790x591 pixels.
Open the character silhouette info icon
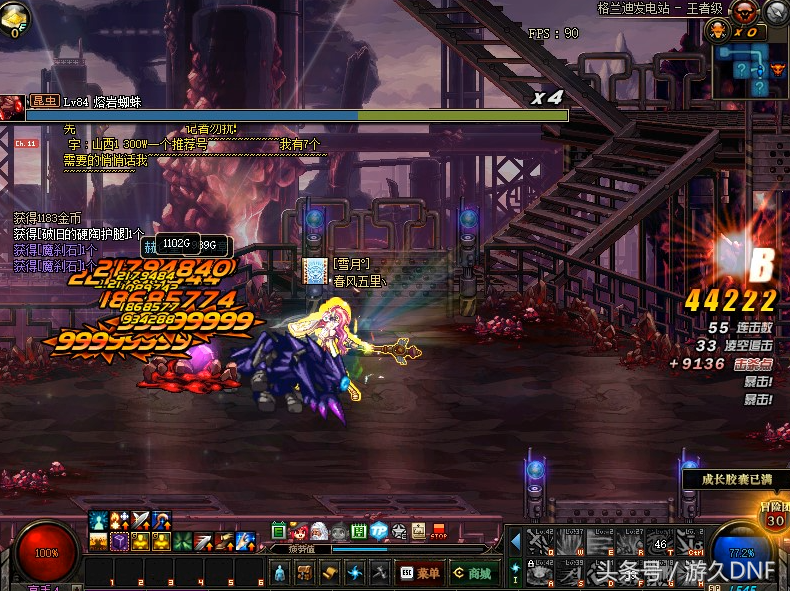click(x=280, y=573)
